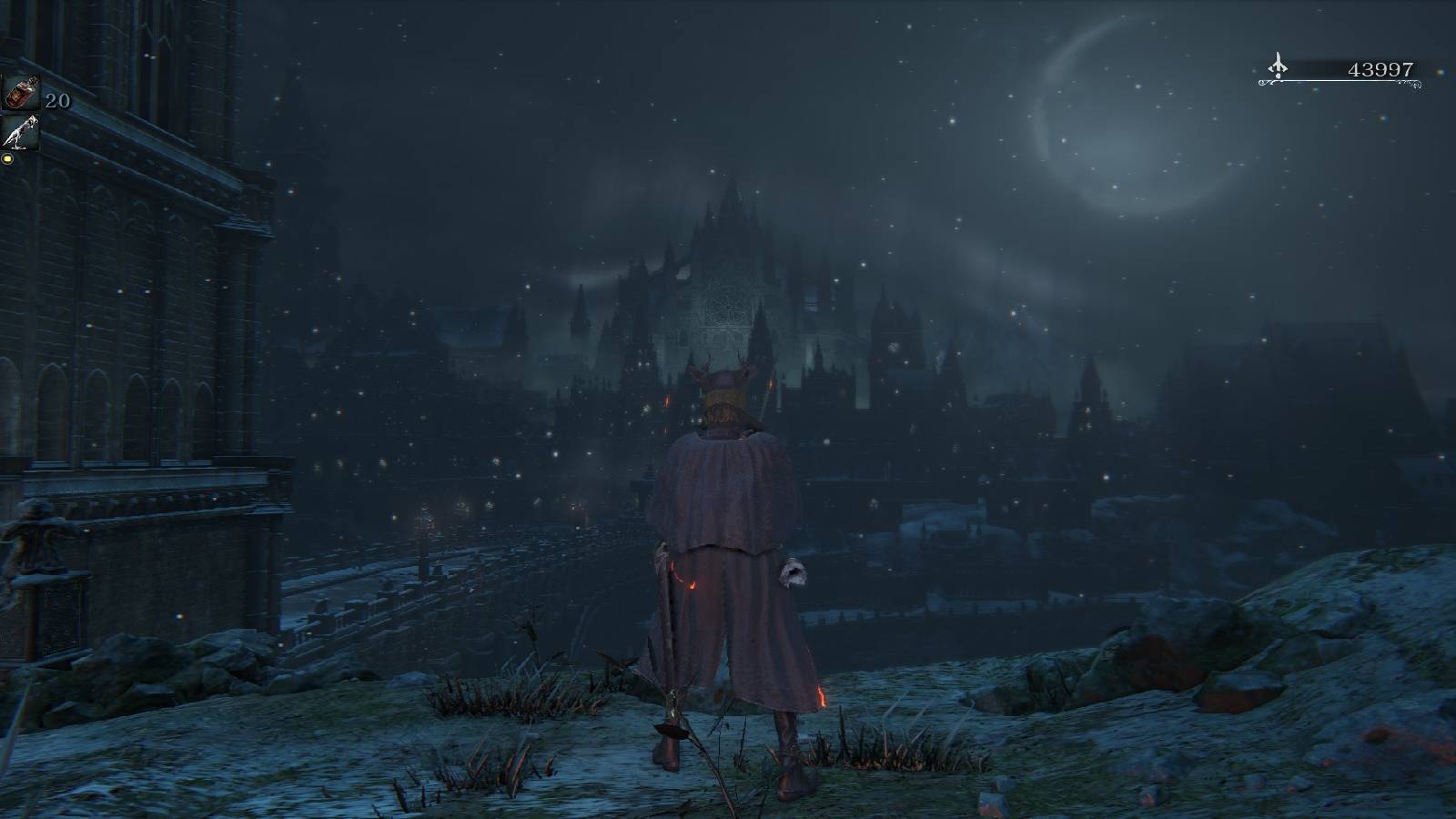Screen dimensions: 1456x819
Task: Click the hunter's antlered helmet
Action: [725, 384]
